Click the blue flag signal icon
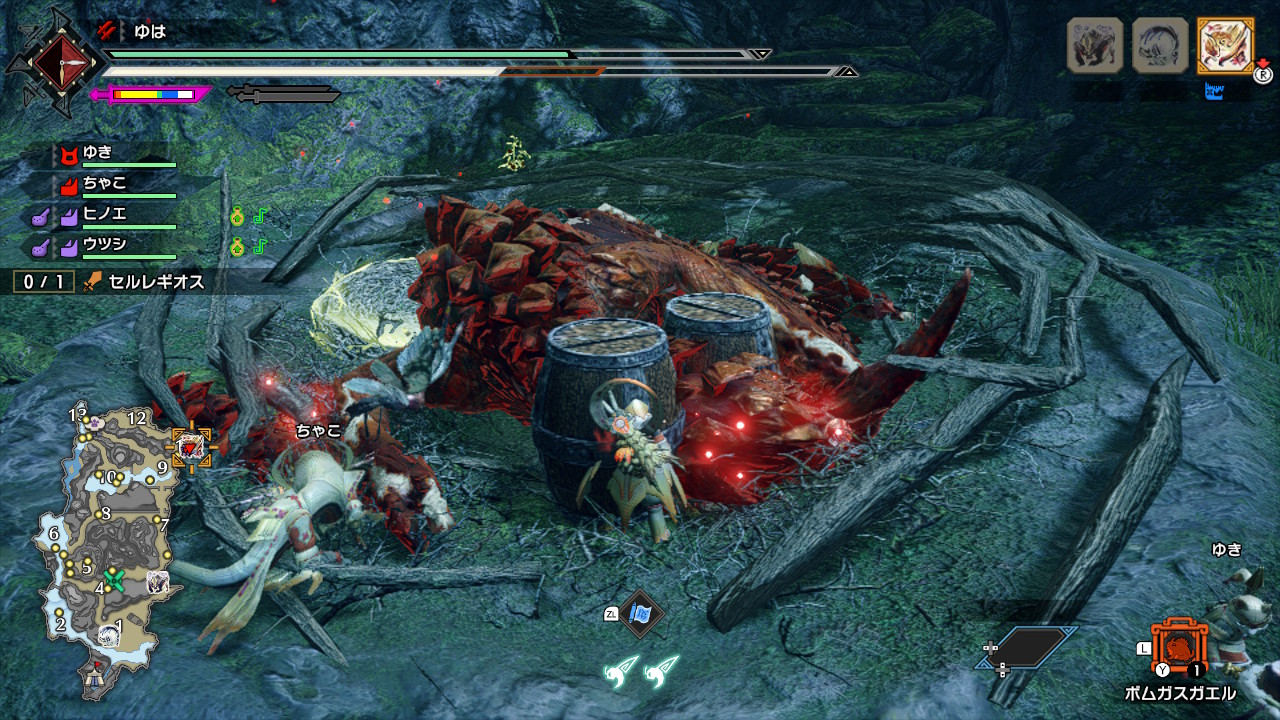This screenshot has height=720, width=1280. pos(640,612)
